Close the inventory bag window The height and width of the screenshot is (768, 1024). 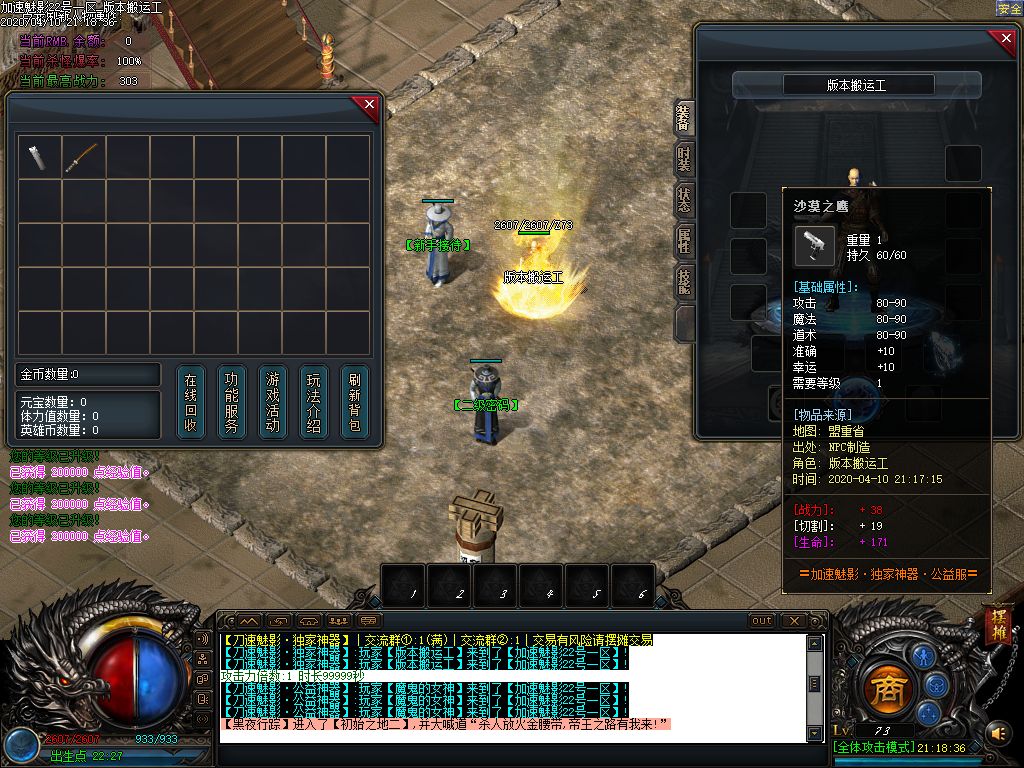(x=369, y=104)
